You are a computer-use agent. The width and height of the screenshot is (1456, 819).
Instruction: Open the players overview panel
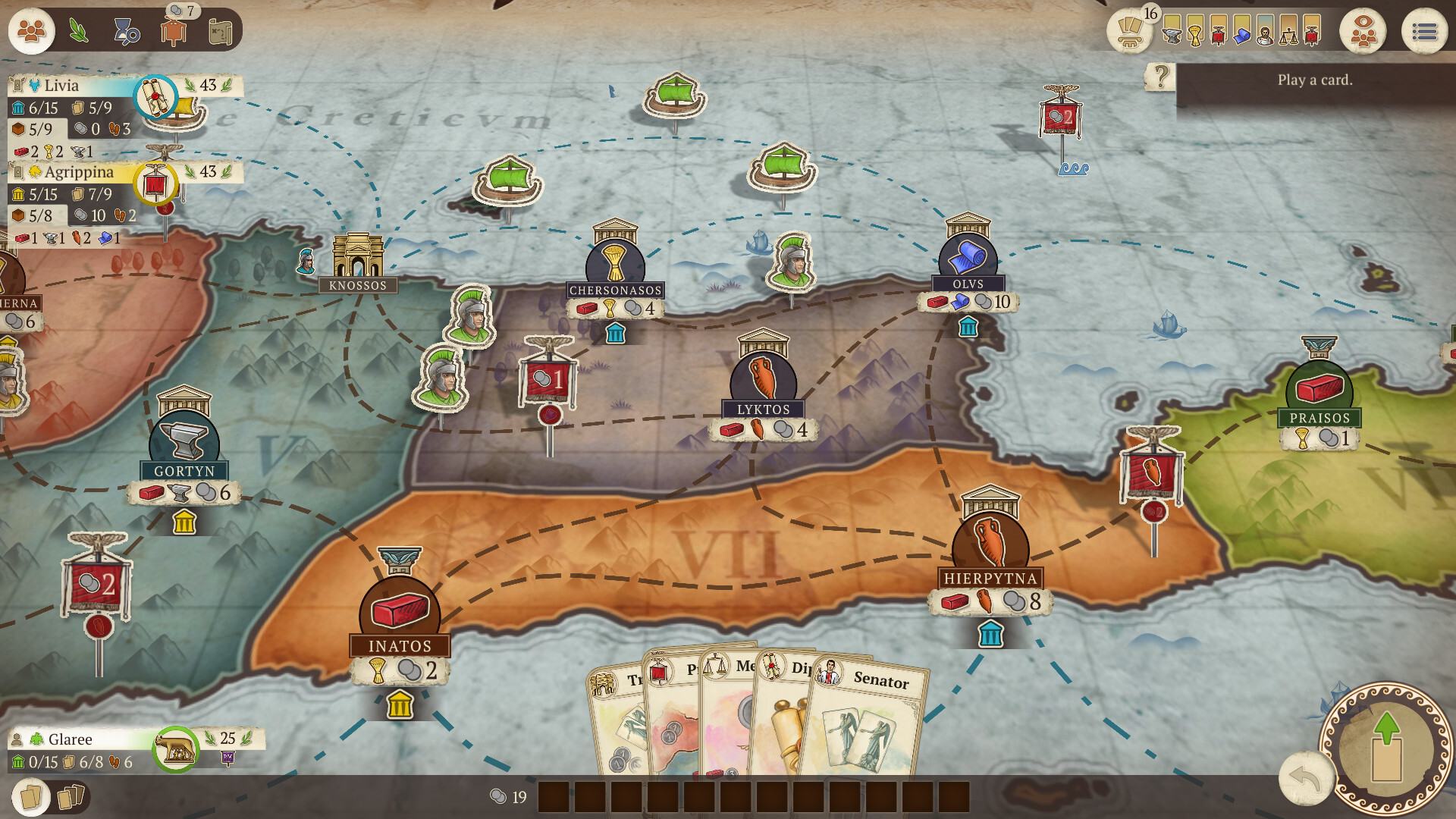30,32
